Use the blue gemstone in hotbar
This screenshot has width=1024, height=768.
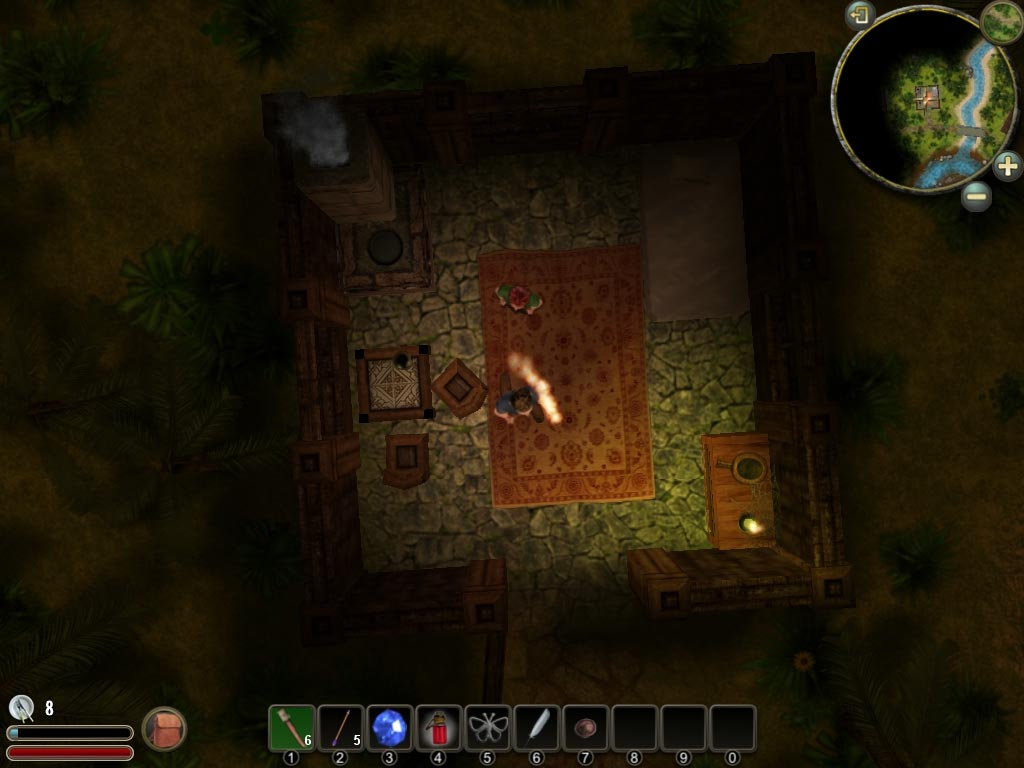click(x=389, y=727)
